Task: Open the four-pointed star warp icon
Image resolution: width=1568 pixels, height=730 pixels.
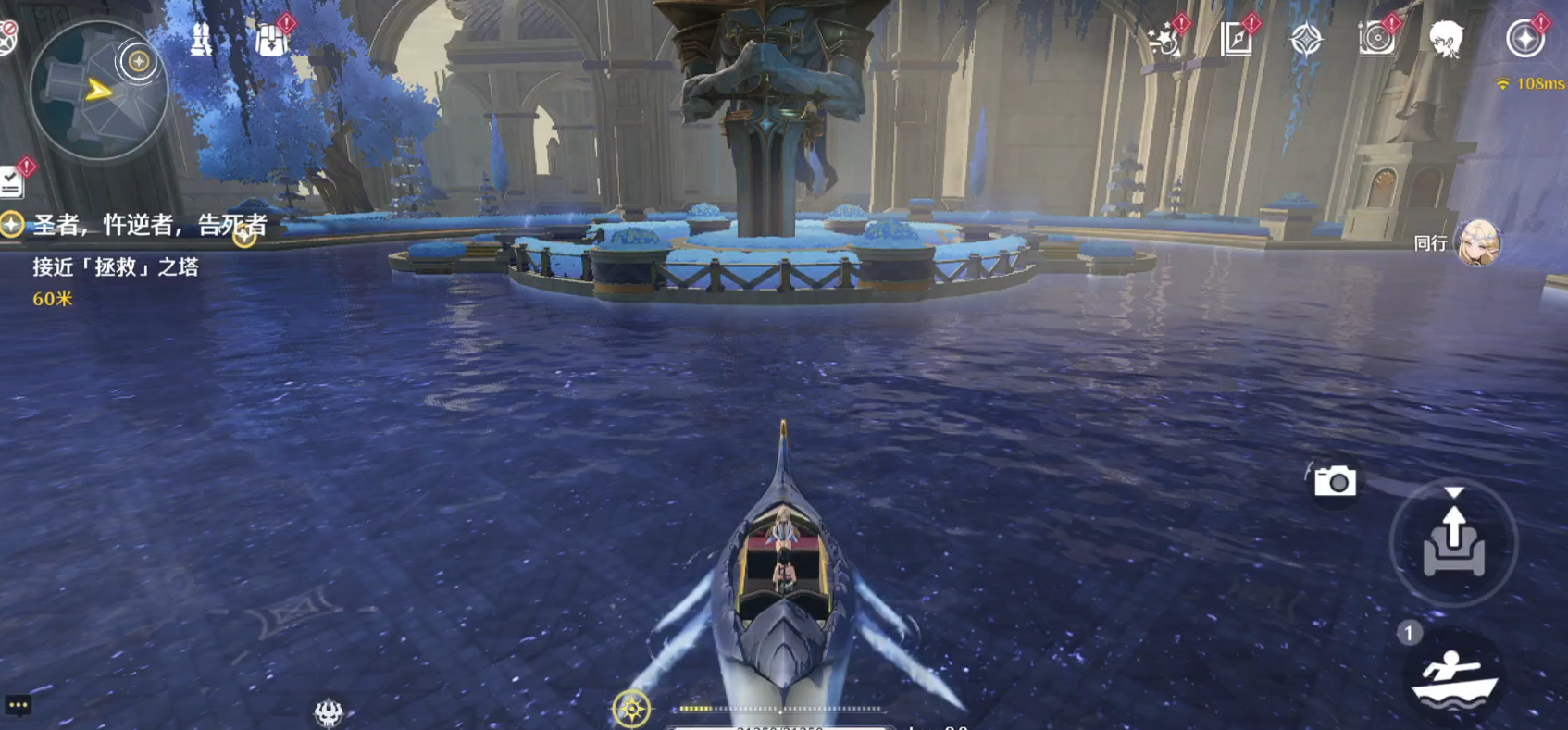Action: 1306,40
